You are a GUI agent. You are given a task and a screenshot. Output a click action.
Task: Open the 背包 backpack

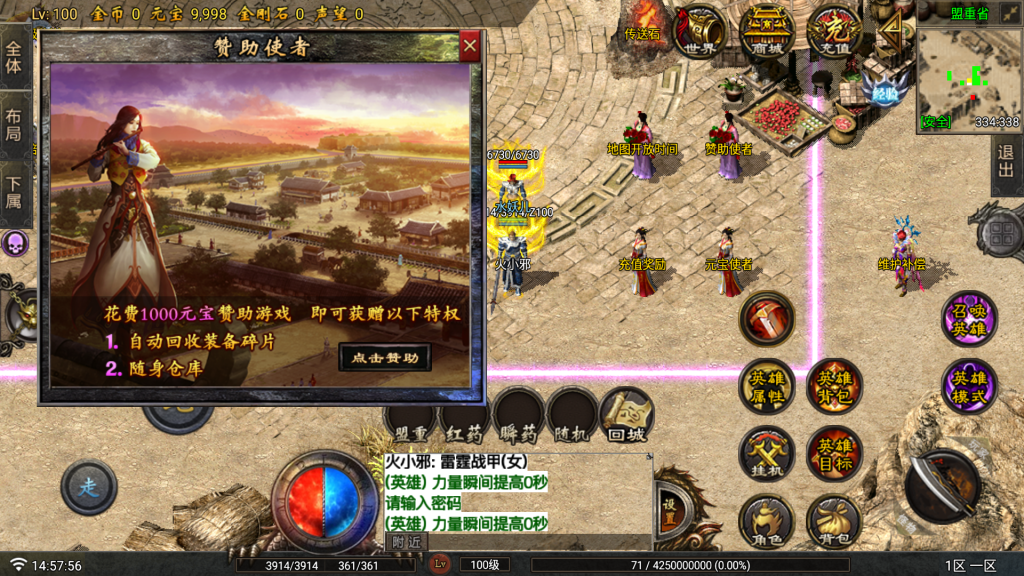834,520
